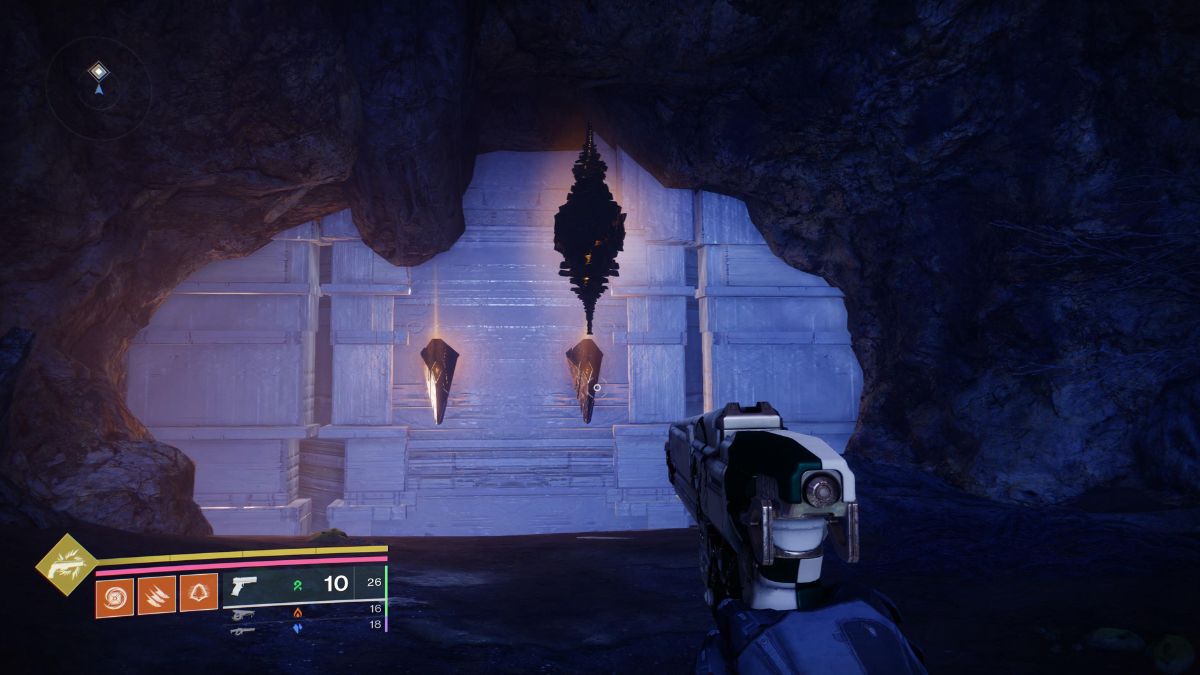Image resolution: width=1200 pixels, height=675 pixels.
Task: Activate the orange class ability icon
Action: pos(198,594)
